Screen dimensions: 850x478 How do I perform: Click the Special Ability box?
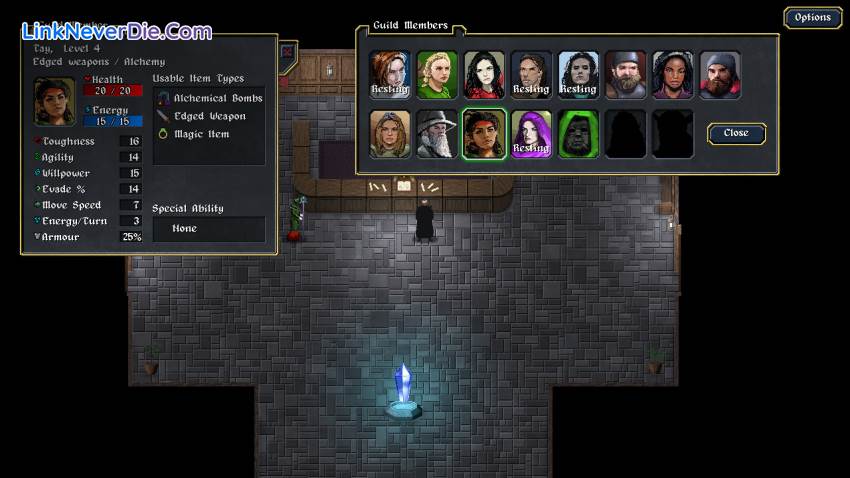208,229
